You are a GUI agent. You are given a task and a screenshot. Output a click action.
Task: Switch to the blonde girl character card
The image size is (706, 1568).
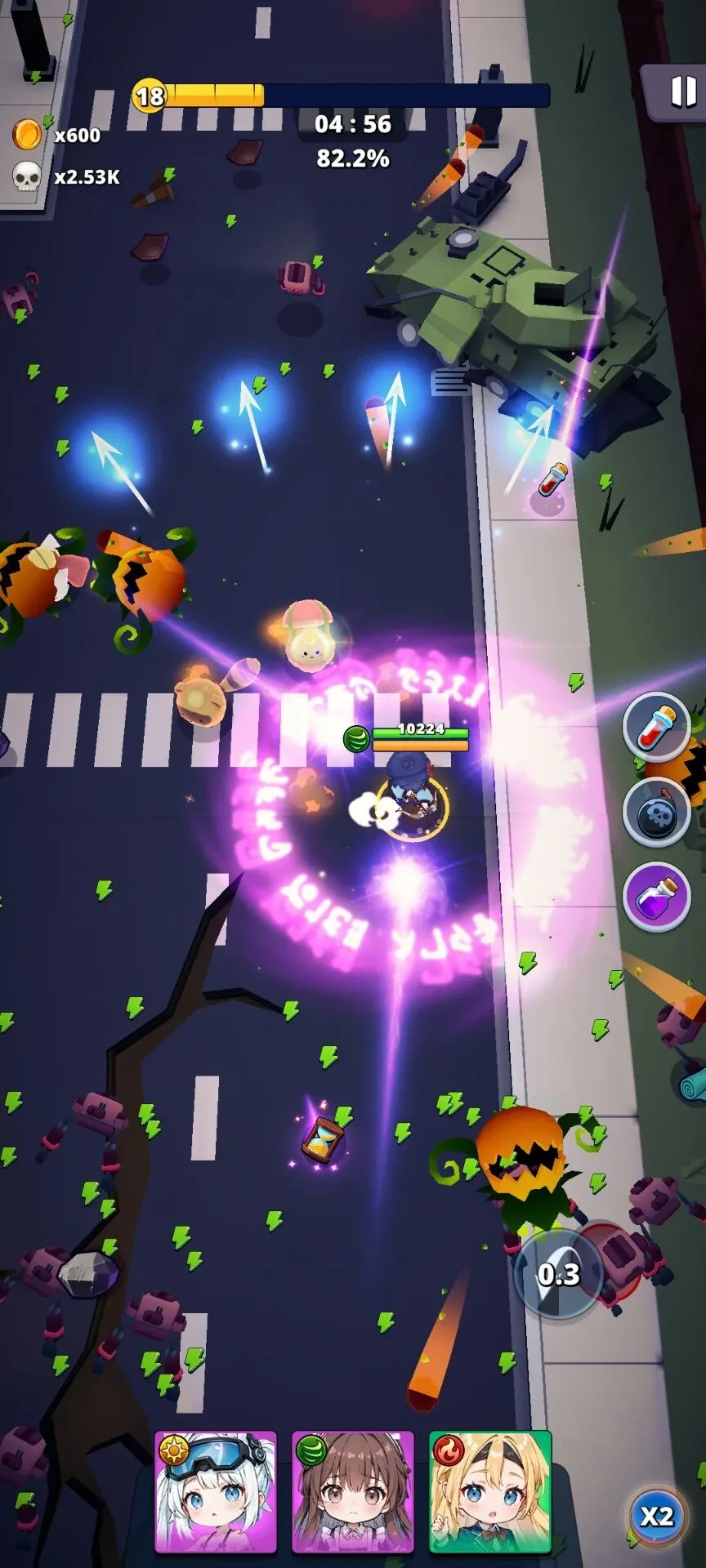490,1491
